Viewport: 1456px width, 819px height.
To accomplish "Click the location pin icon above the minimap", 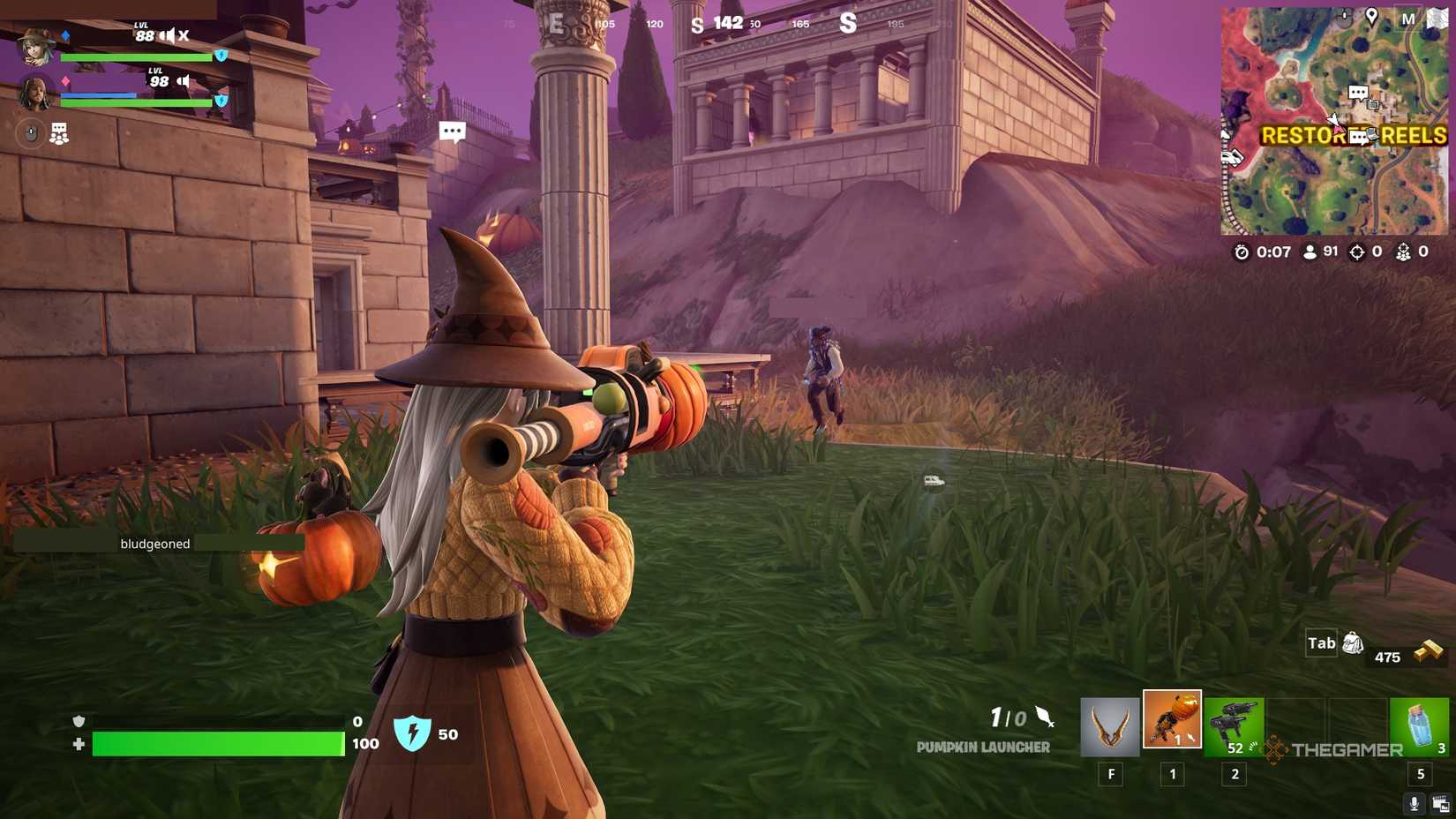I will (x=1372, y=15).
